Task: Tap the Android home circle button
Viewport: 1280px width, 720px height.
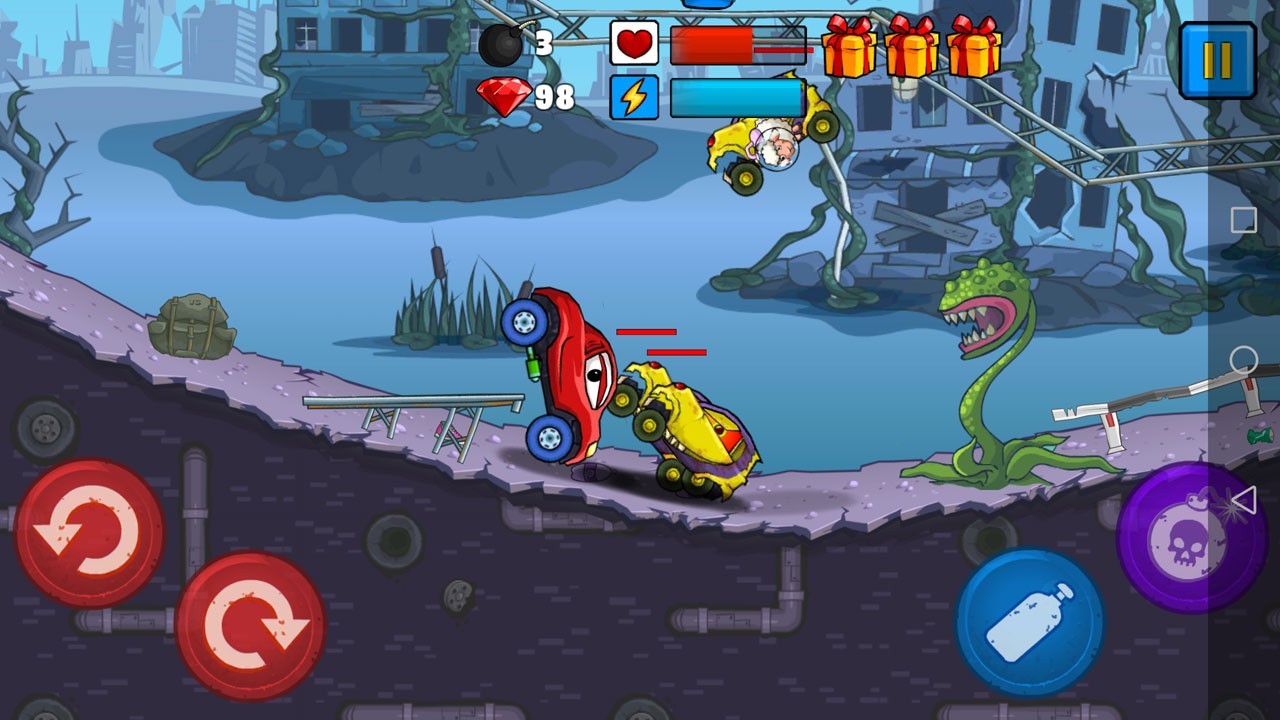Action: (x=1244, y=360)
